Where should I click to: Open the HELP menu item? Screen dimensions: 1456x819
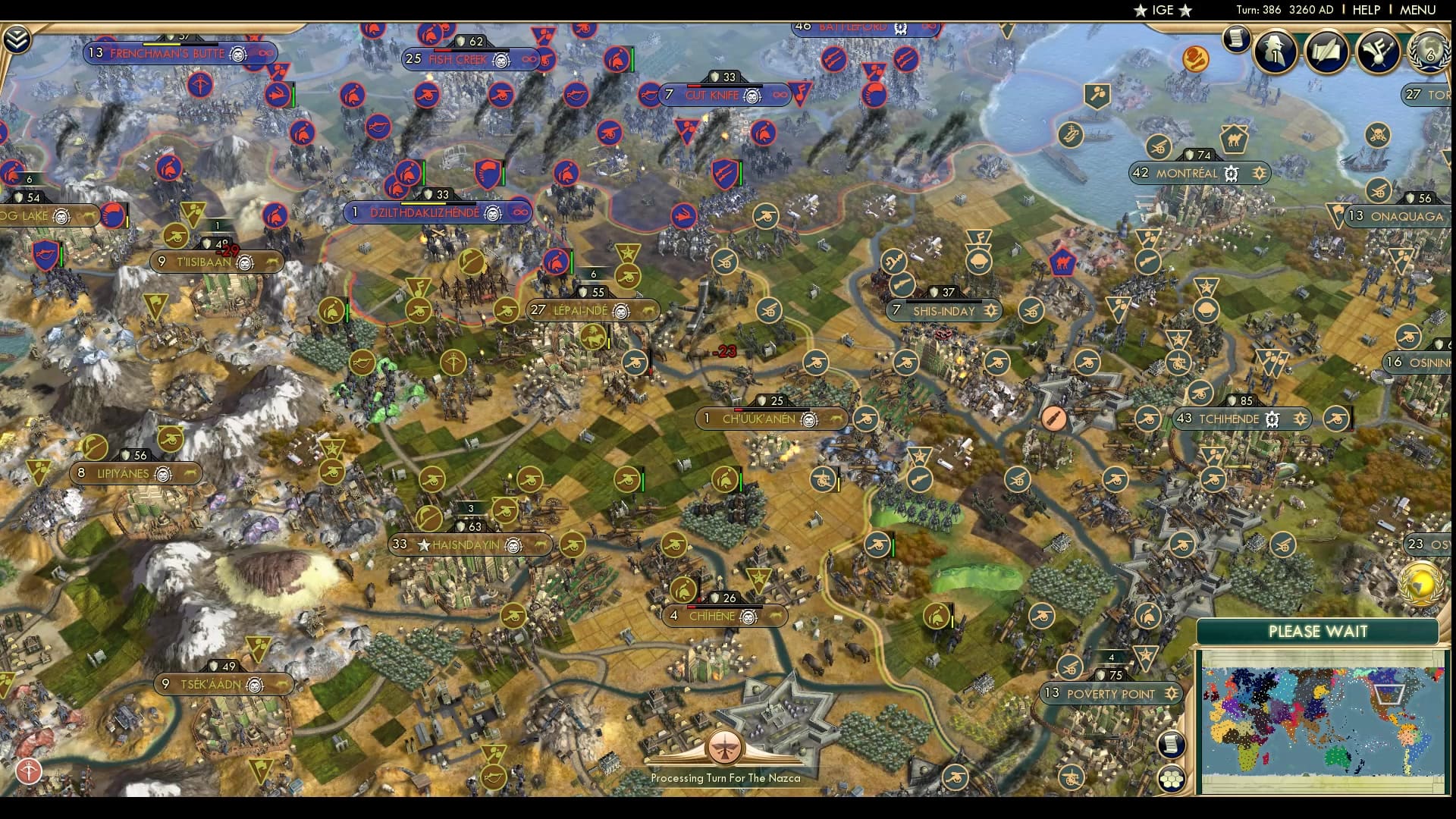point(1365,11)
